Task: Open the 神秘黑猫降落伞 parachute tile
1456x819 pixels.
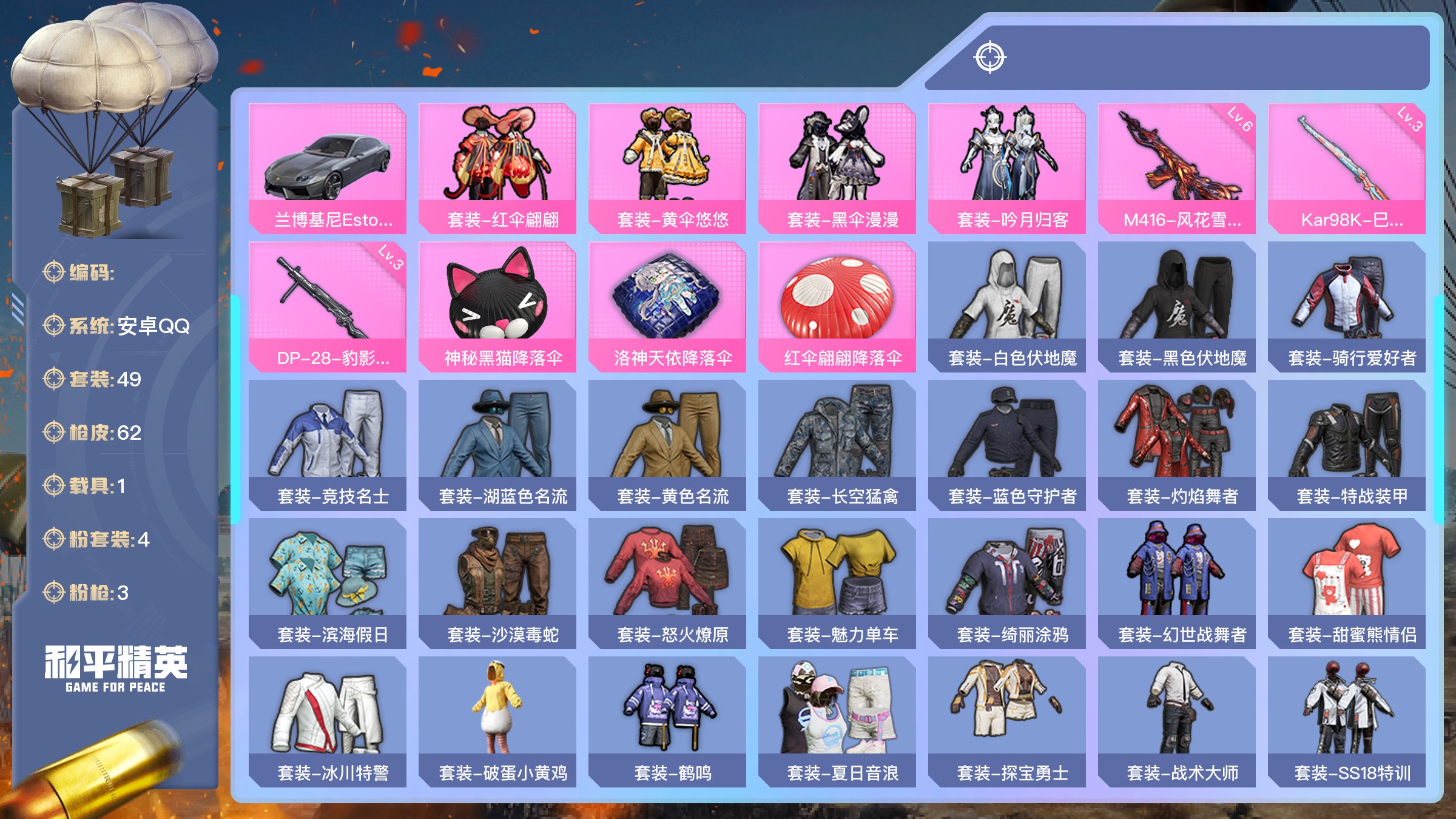Action: click(x=497, y=306)
